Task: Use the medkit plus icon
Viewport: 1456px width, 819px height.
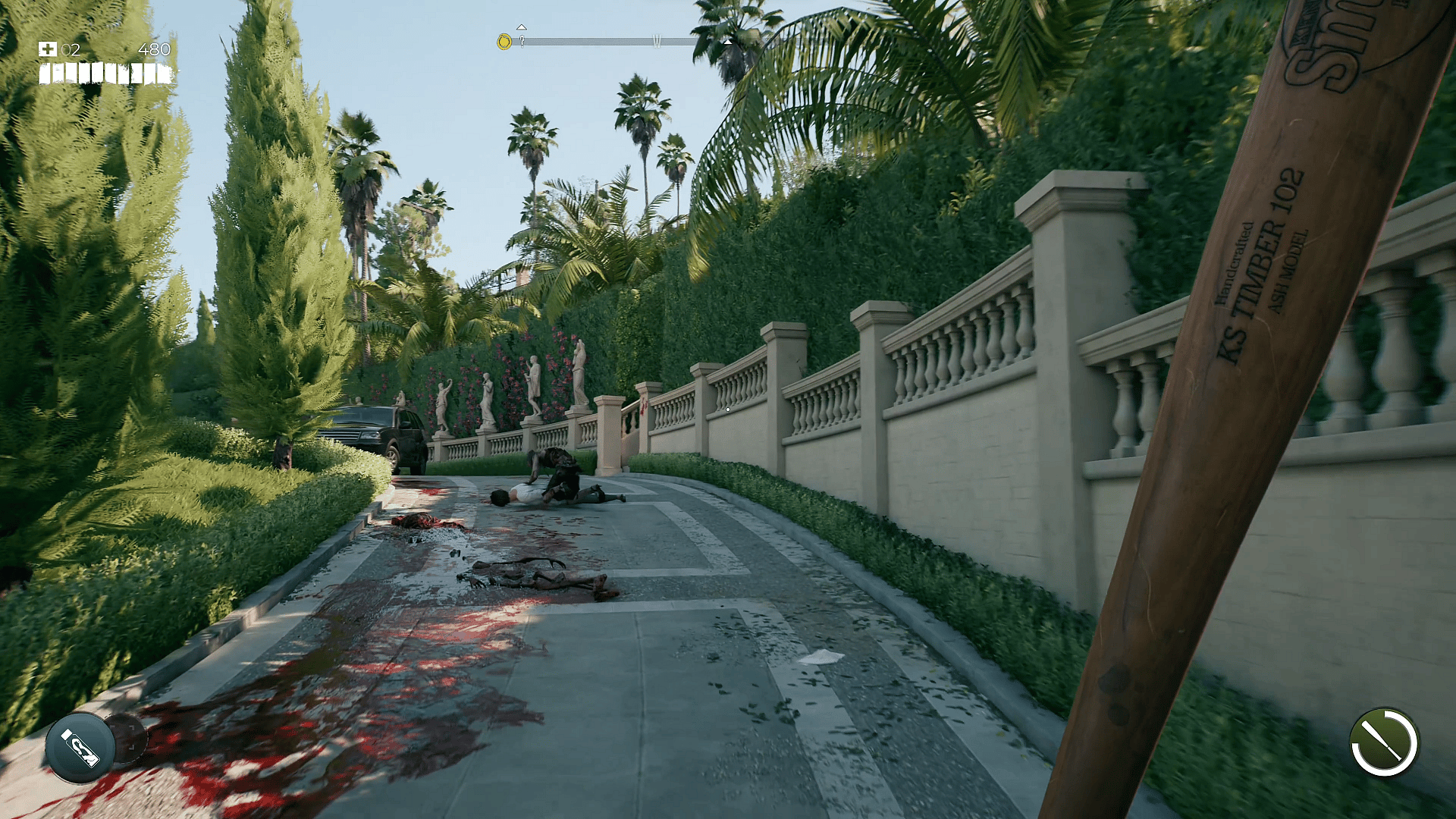Action: pyautogui.click(x=47, y=49)
